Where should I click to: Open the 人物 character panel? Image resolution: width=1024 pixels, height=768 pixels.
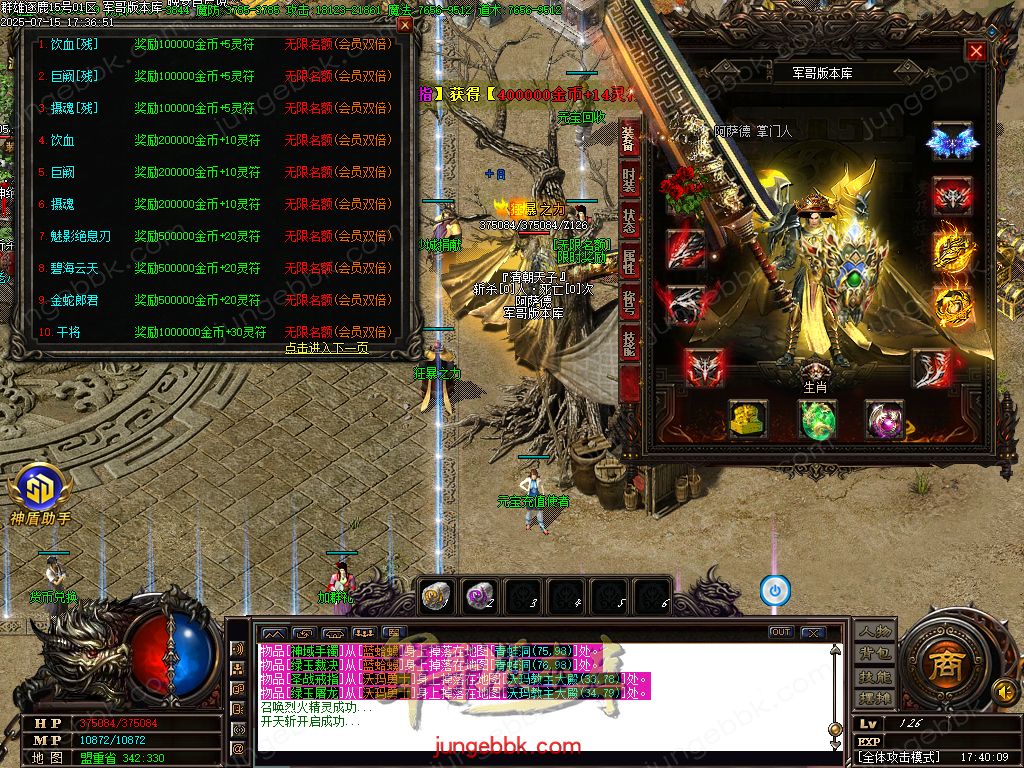pyautogui.click(x=875, y=631)
